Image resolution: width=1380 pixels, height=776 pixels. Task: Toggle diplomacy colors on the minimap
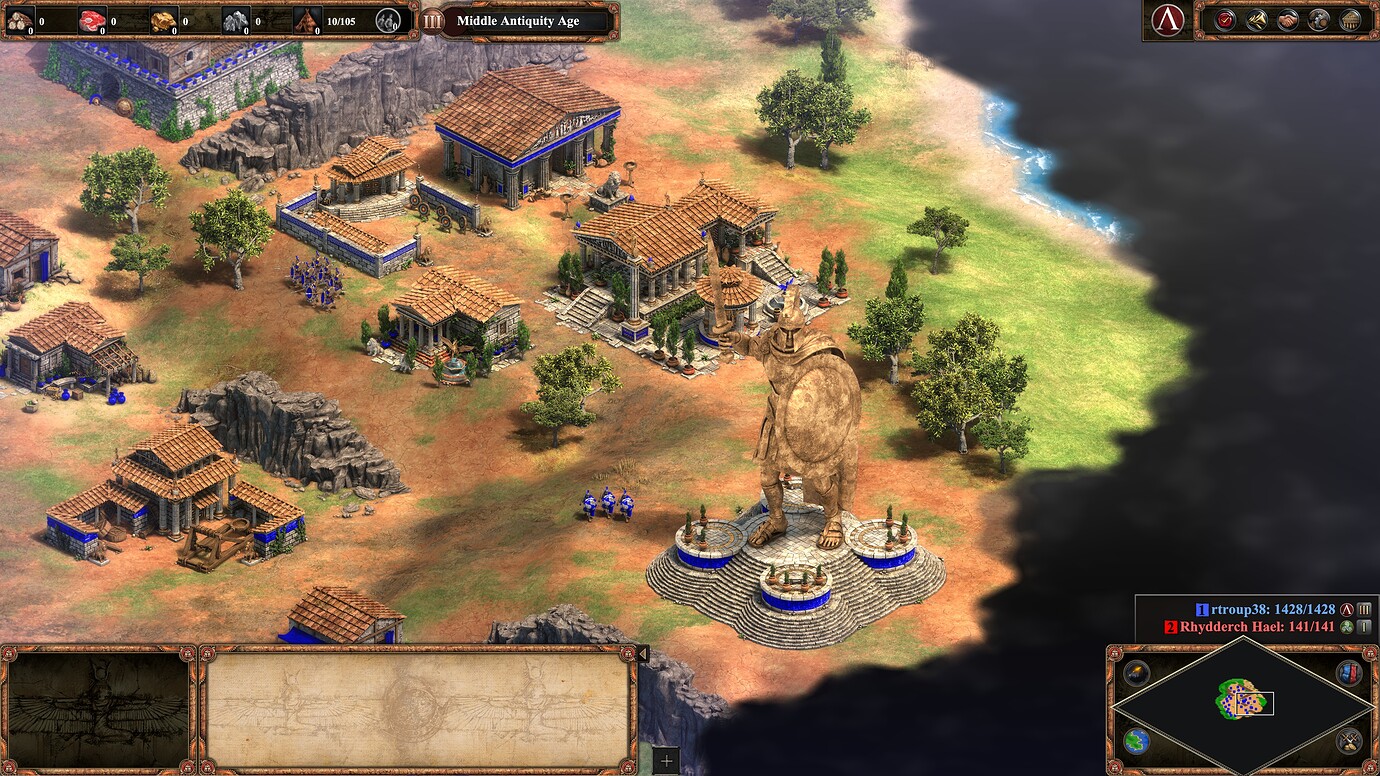tap(1347, 671)
